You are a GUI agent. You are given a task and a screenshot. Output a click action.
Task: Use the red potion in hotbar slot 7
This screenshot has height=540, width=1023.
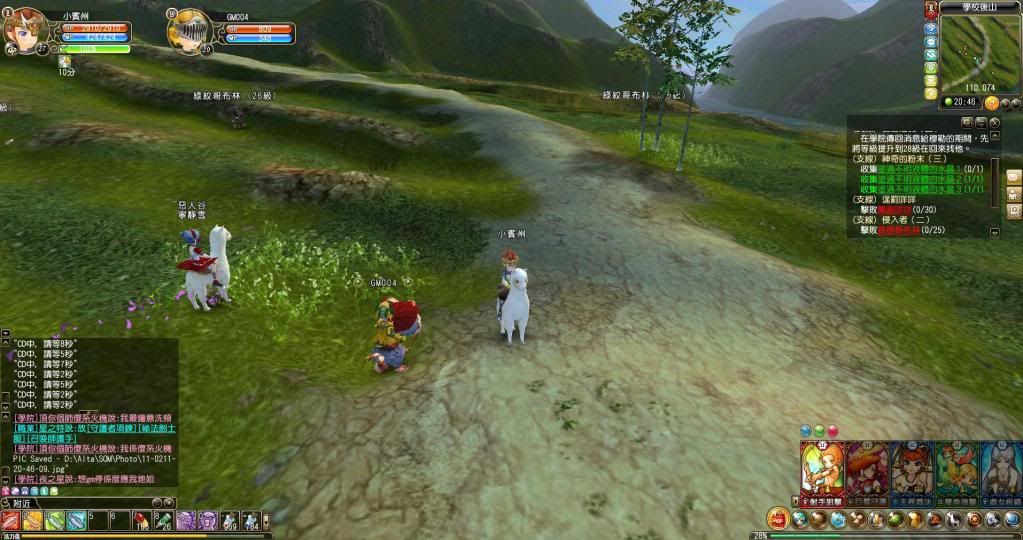(141, 520)
